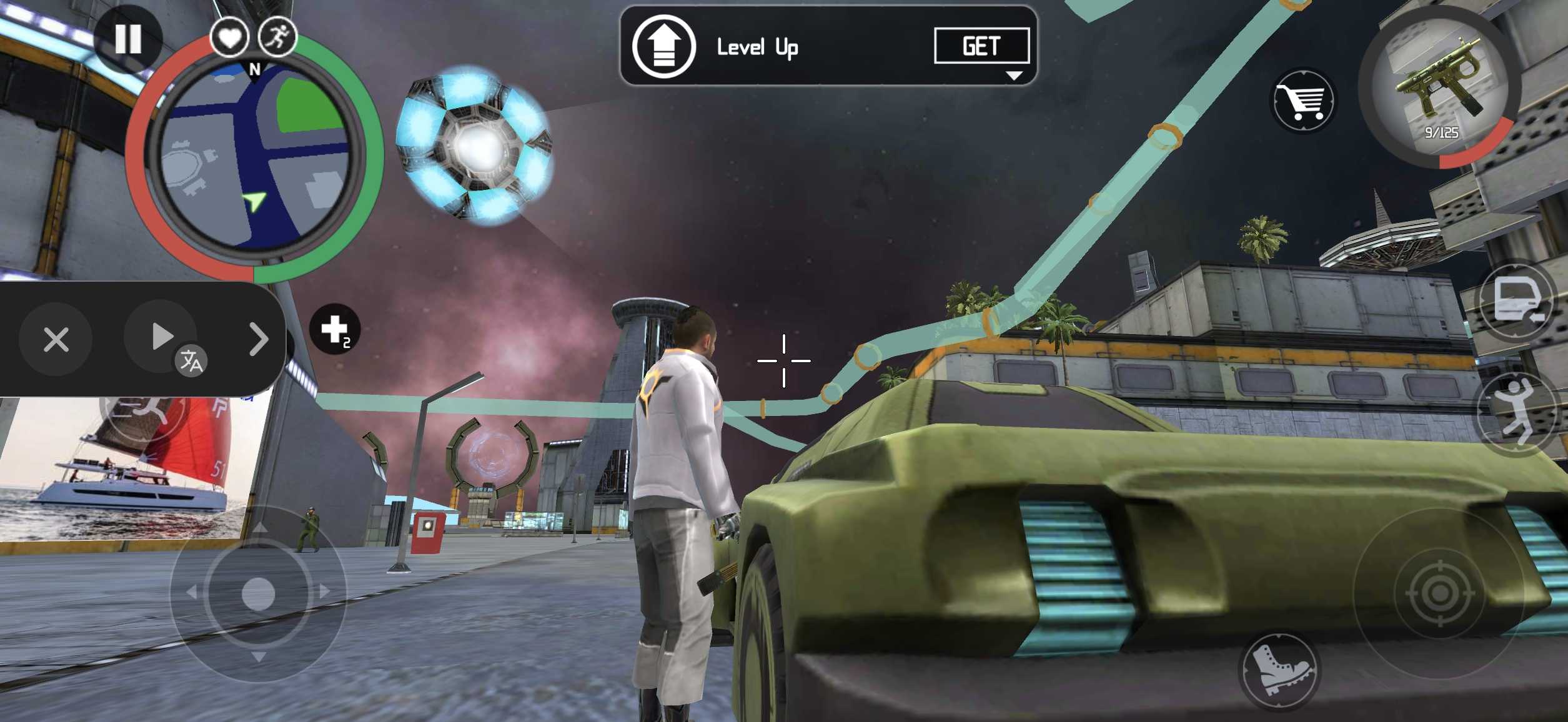Tap the virtual movement joystick center

tap(258, 593)
